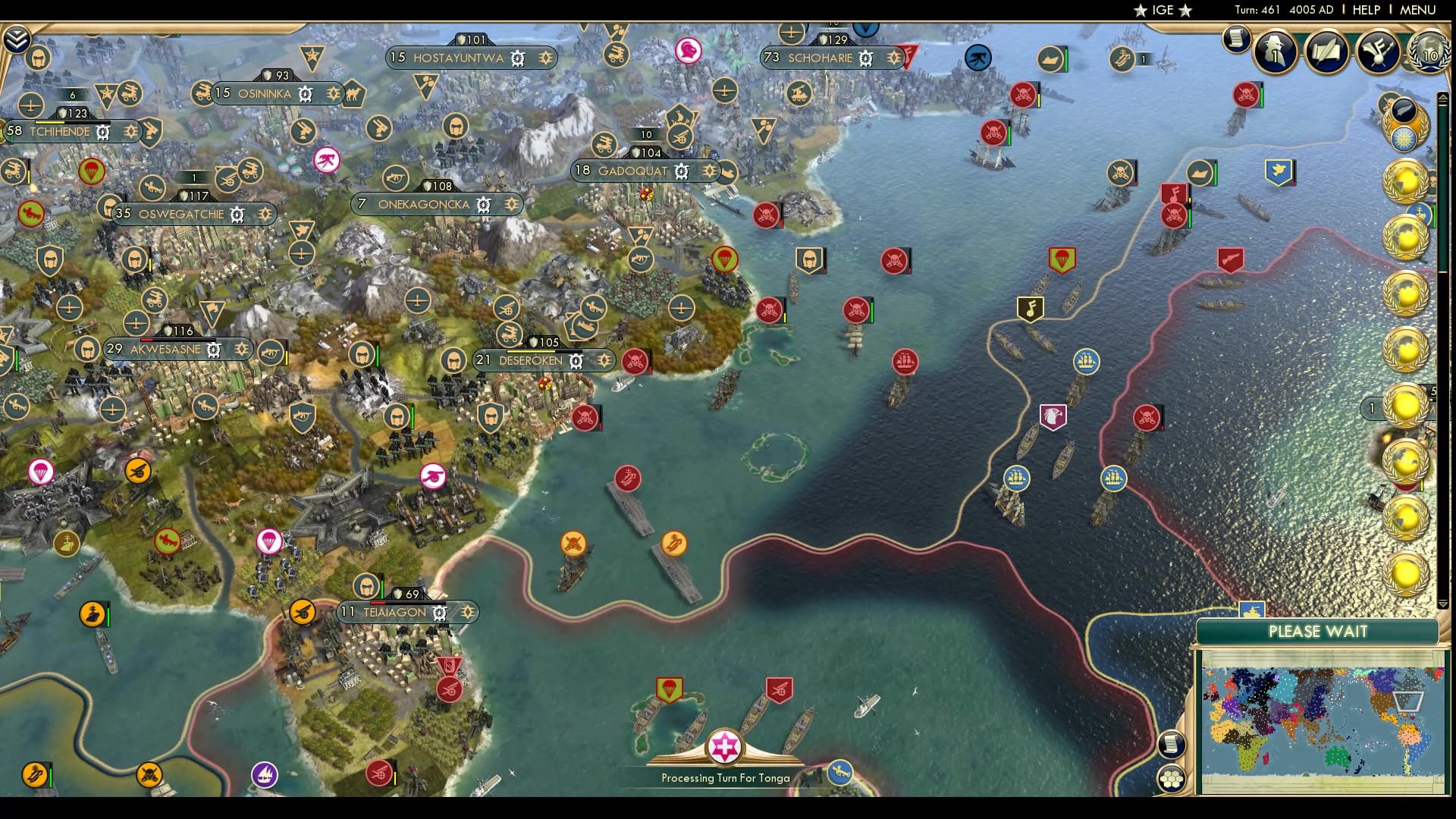Click the notification list scroll-up arrow

[1443, 97]
